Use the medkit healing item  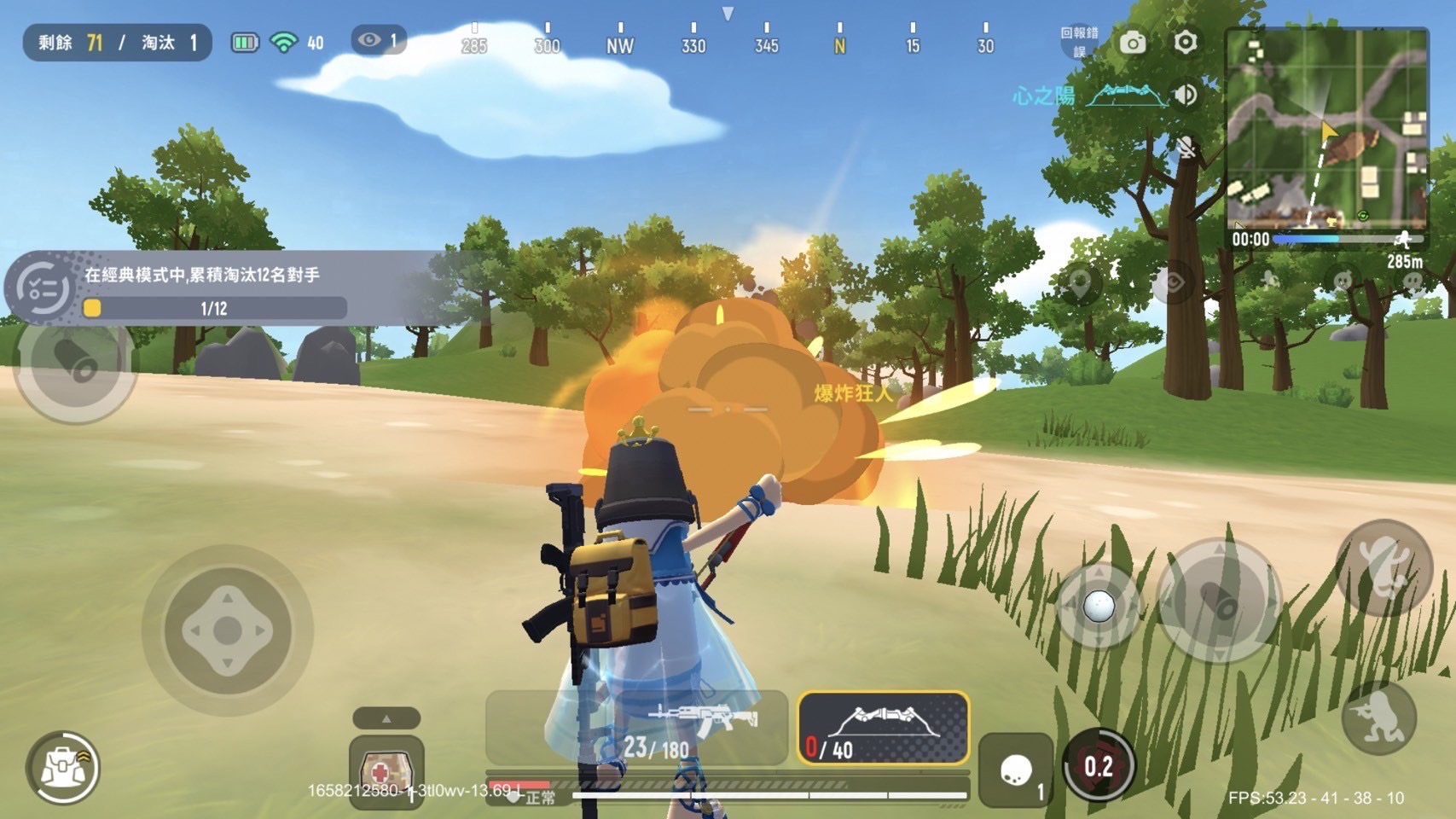pos(386,770)
